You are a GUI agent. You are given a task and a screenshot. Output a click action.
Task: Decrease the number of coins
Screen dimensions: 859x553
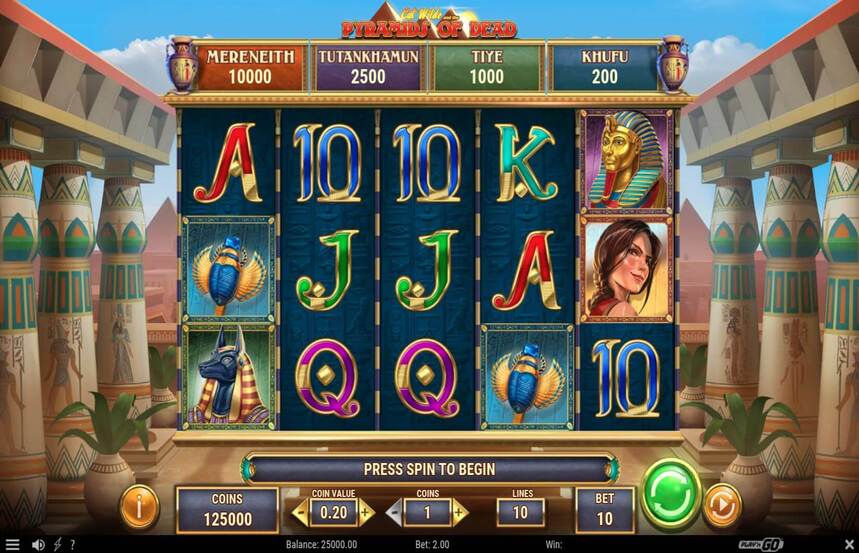395,513
